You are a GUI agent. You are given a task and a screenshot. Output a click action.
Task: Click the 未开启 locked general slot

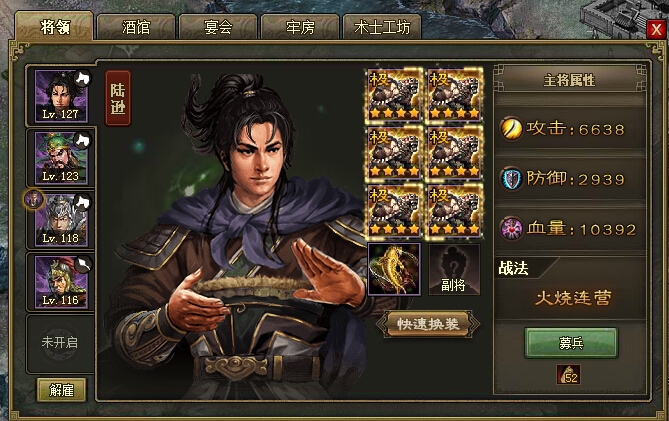59,341
